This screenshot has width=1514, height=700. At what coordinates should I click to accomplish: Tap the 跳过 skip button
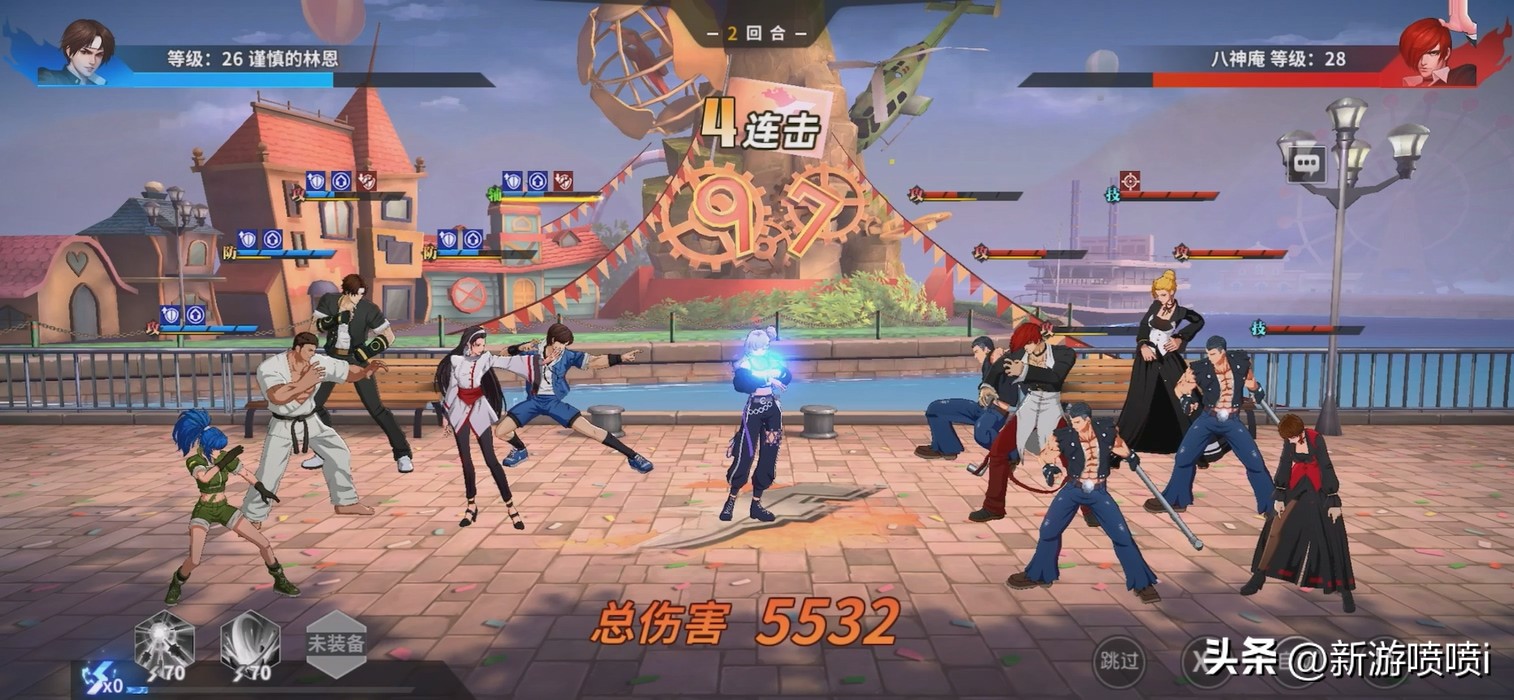point(1119,660)
